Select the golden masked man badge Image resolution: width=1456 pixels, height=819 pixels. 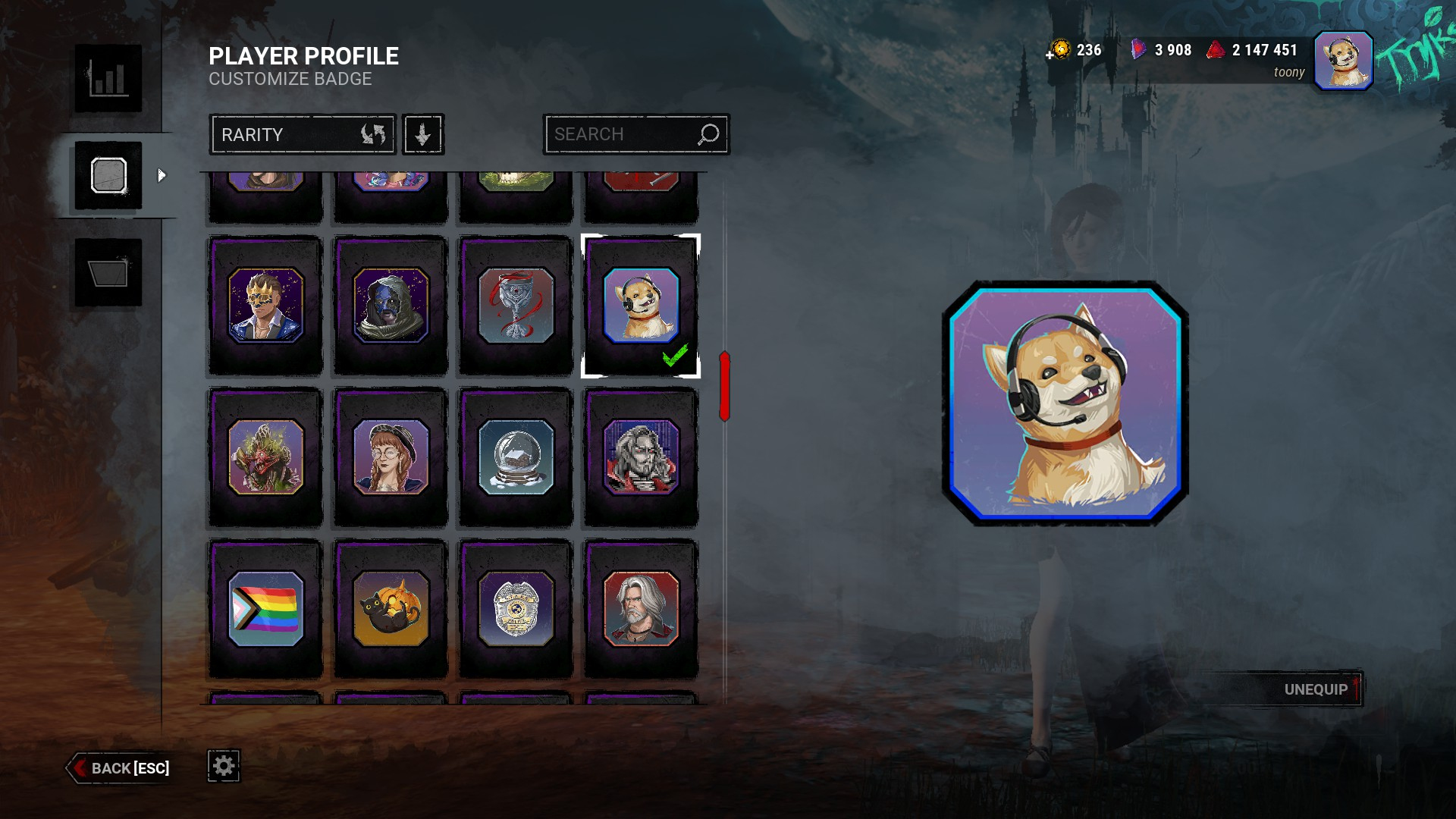(265, 306)
